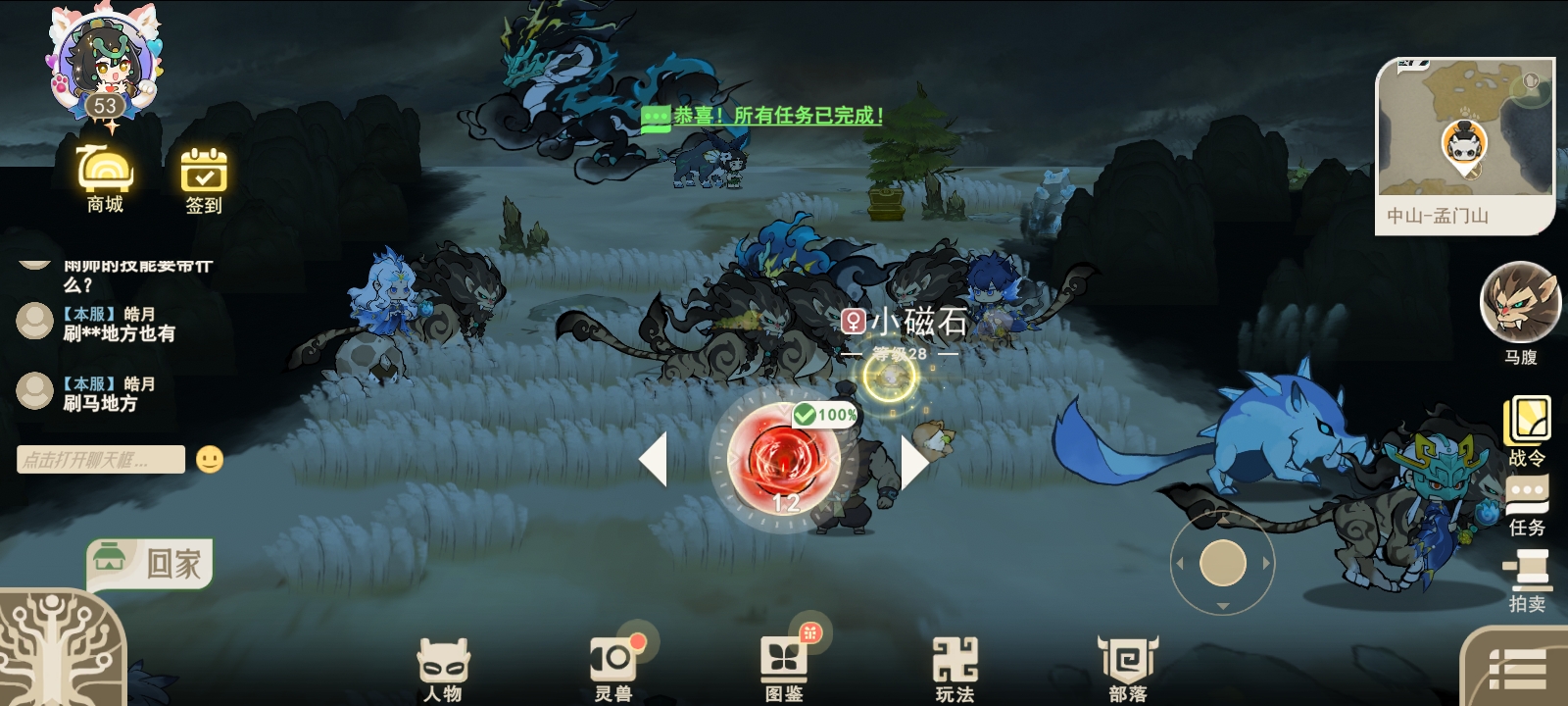This screenshot has width=1568, height=706.
Task: Open the minimap of 中山-孟门山
Action: click(x=1463, y=137)
